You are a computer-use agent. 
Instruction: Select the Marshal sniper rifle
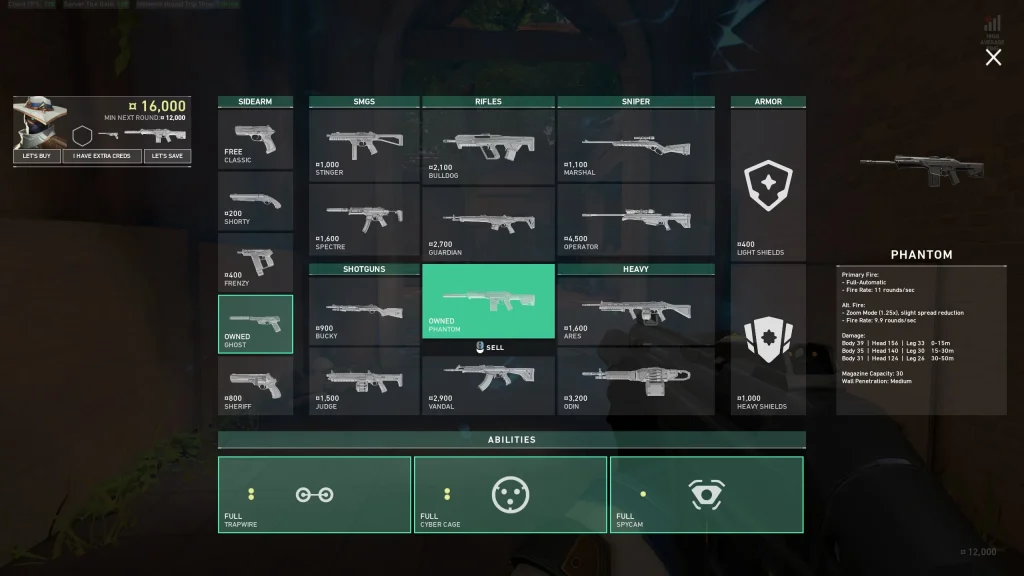click(x=636, y=145)
